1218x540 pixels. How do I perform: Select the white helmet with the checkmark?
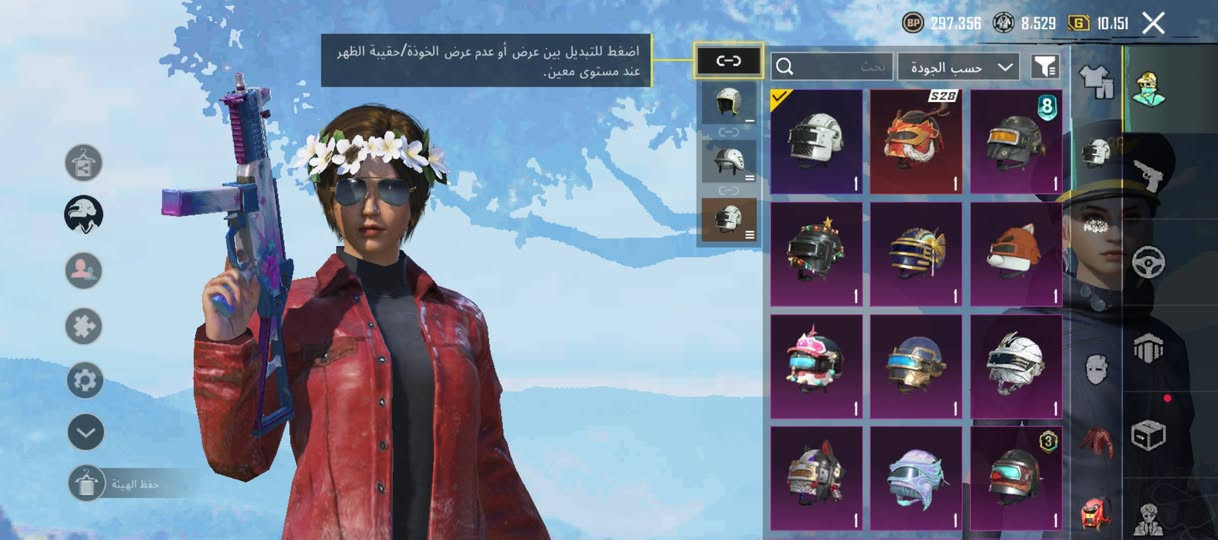click(816, 141)
